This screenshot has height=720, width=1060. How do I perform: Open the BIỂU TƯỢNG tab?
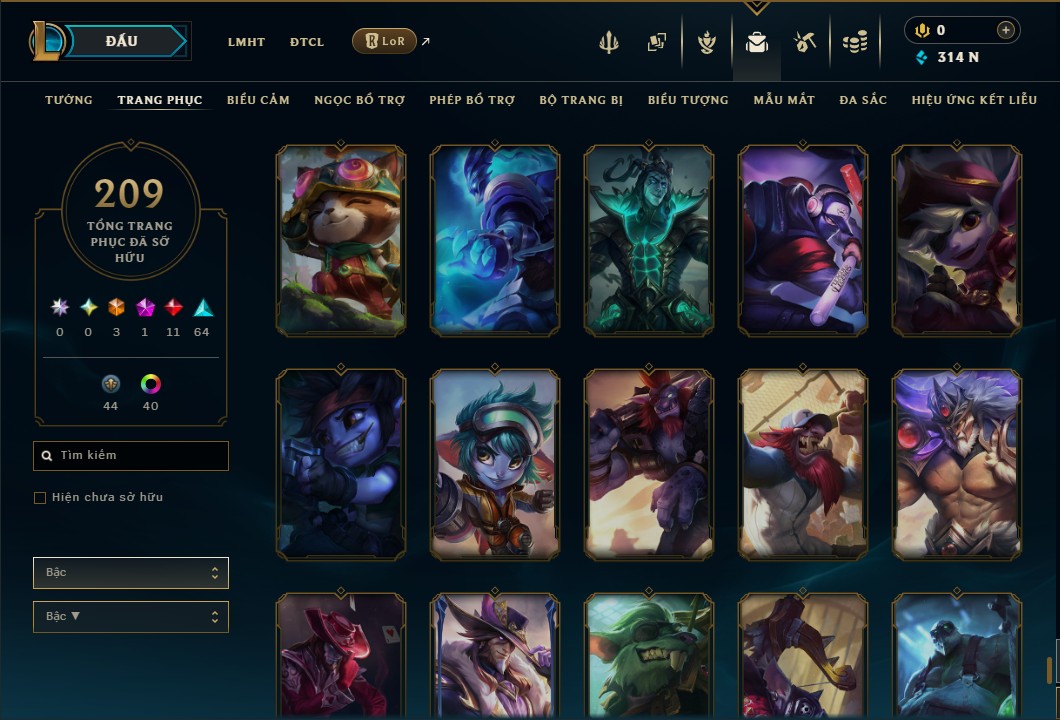(x=688, y=100)
